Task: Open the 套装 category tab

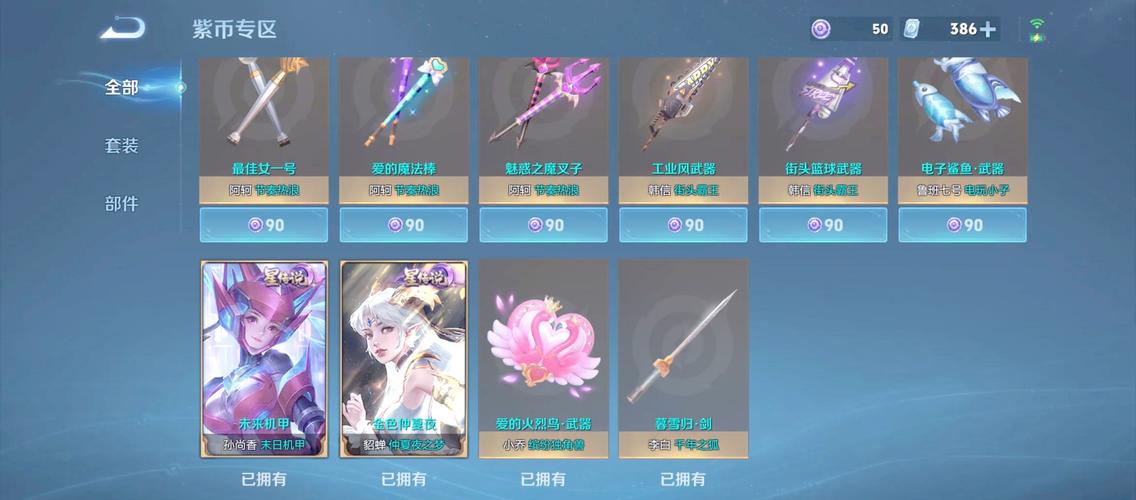Action: pyautogui.click(x=122, y=146)
